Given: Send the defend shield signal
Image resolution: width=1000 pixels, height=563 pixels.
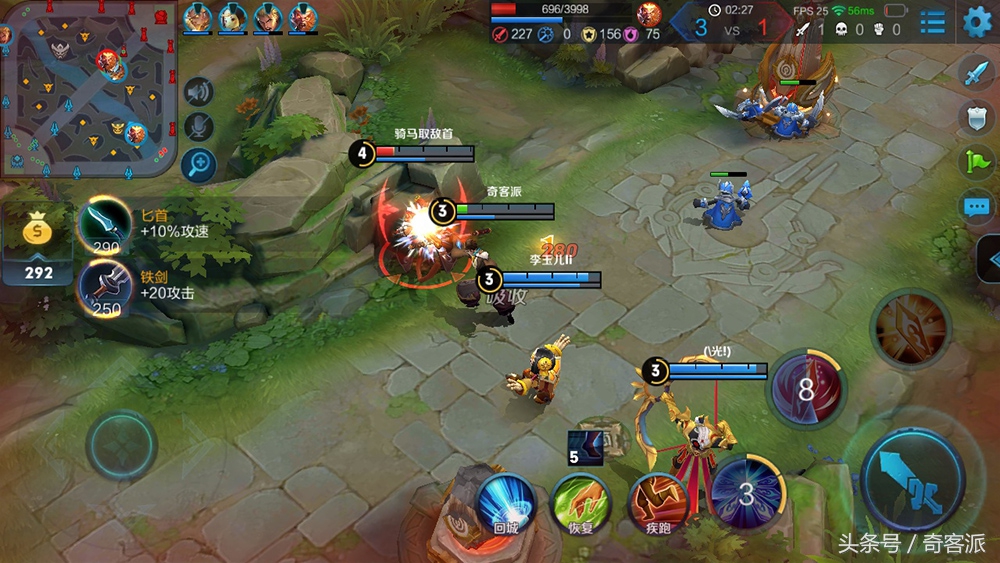Looking at the screenshot, I should (x=976, y=117).
